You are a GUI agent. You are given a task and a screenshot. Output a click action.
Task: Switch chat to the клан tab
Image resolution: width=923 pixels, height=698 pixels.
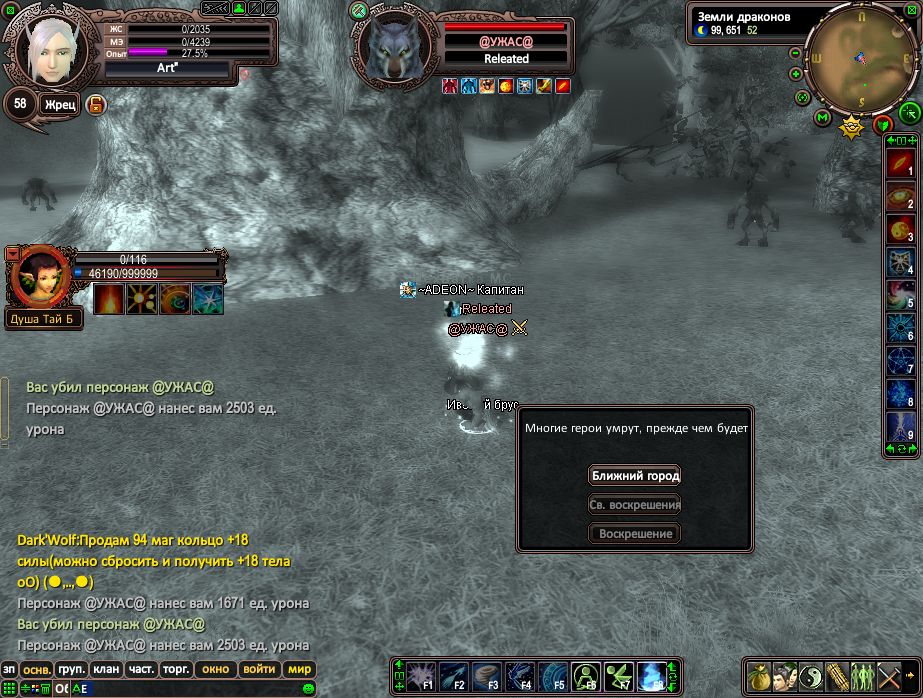106,669
